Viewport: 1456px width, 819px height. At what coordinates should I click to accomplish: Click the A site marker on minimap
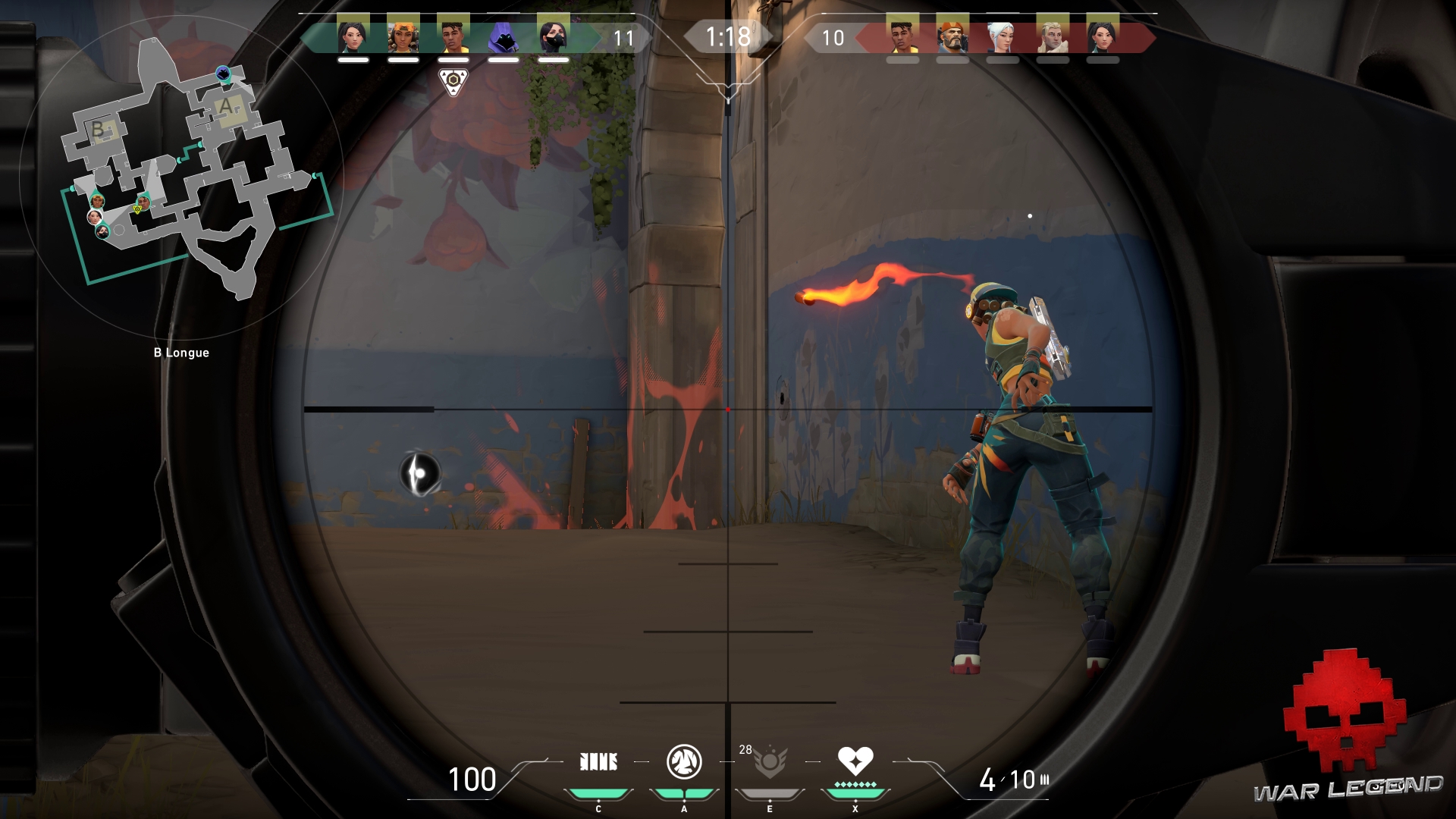[226, 107]
